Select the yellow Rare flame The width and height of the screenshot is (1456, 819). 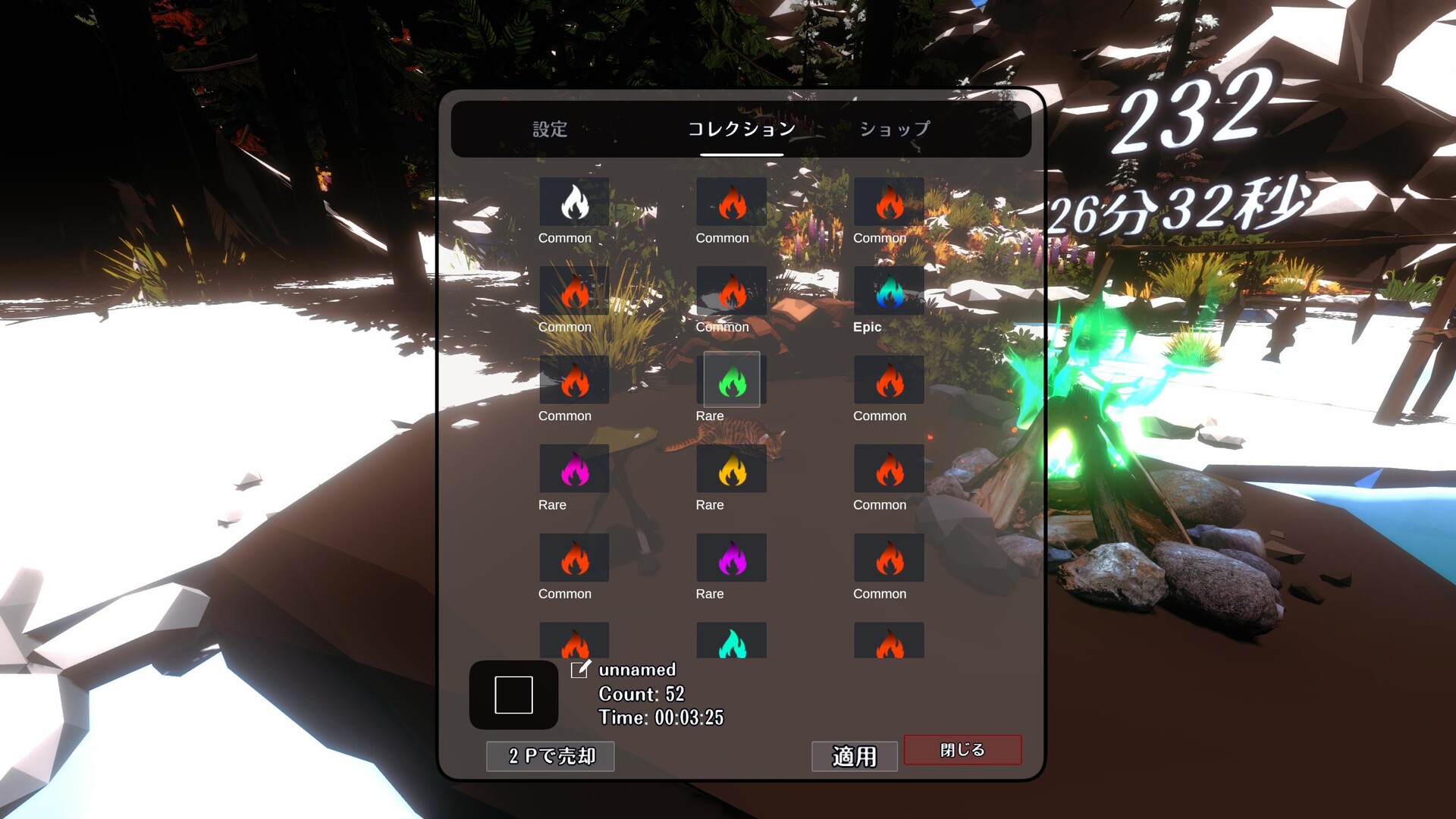(x=731, y=469)
